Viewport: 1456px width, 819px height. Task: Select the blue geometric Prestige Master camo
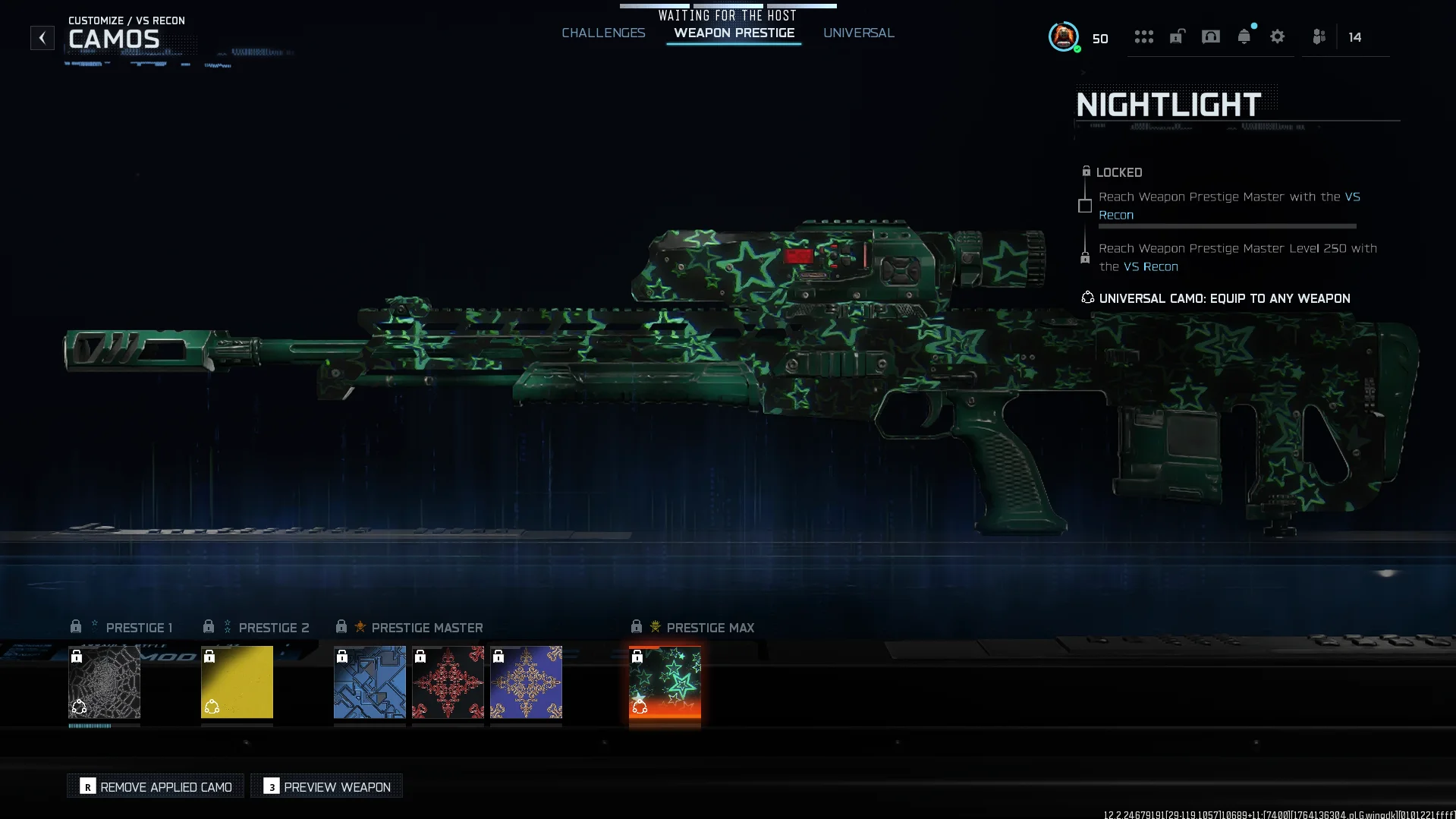click(x=370, y=682)
